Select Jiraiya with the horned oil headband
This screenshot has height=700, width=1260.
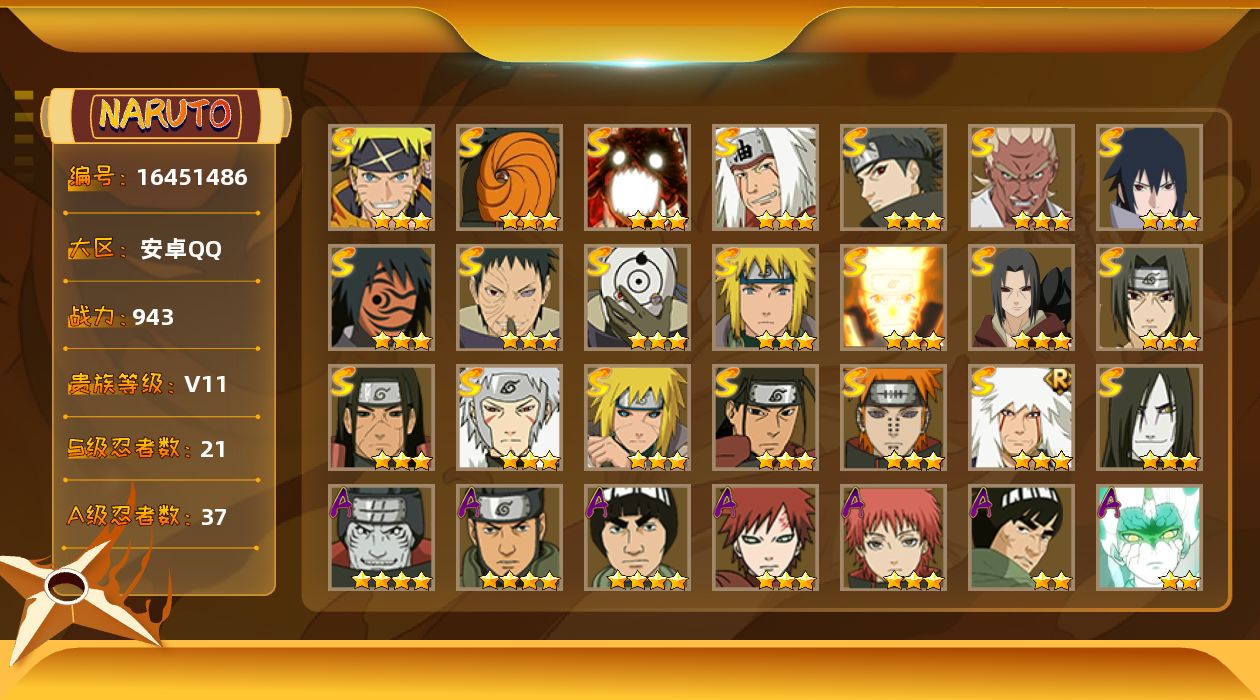[765, 177]
